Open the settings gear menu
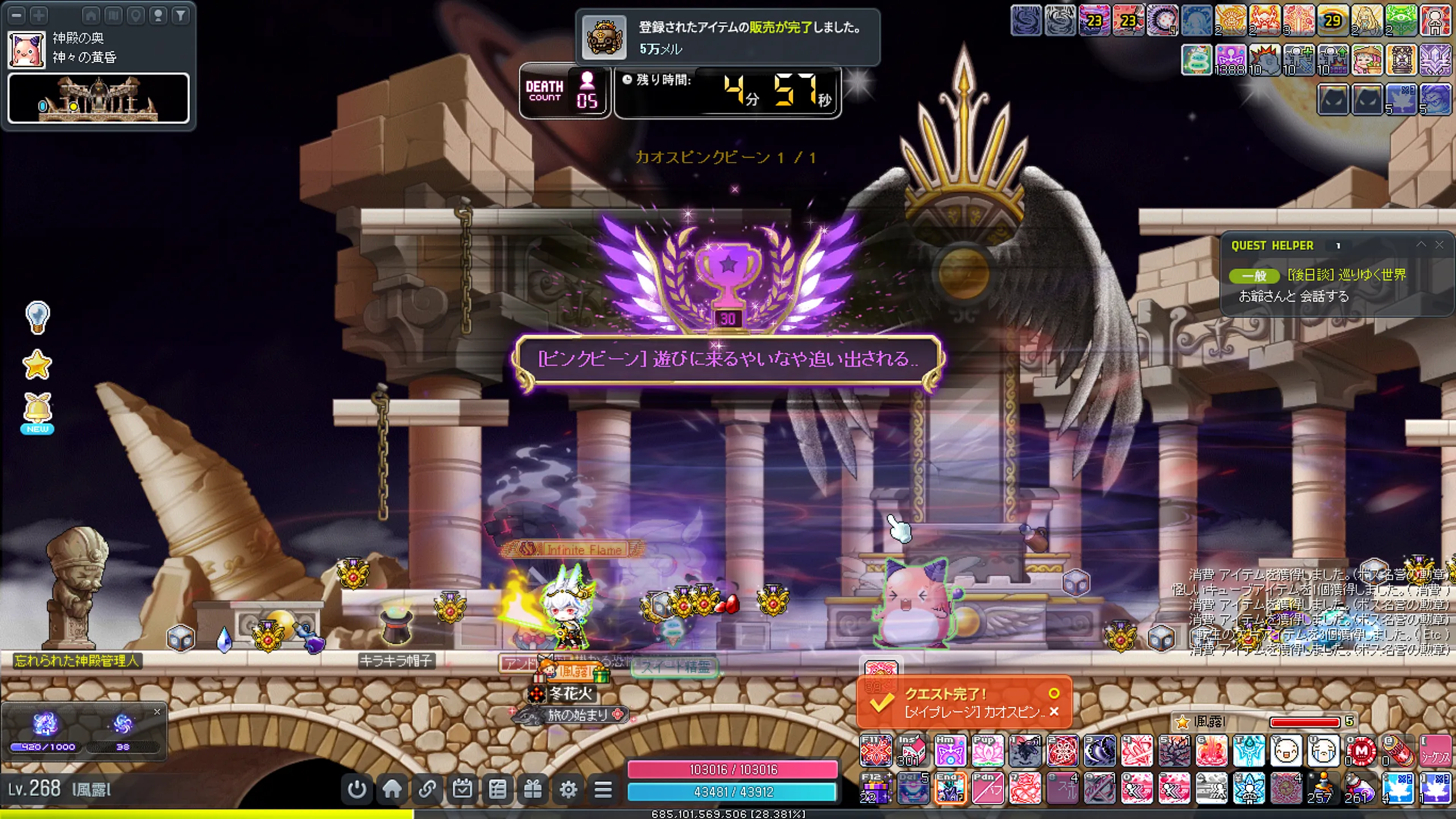The width and height of the screenshot is (1456, 819). pos(568,789)
